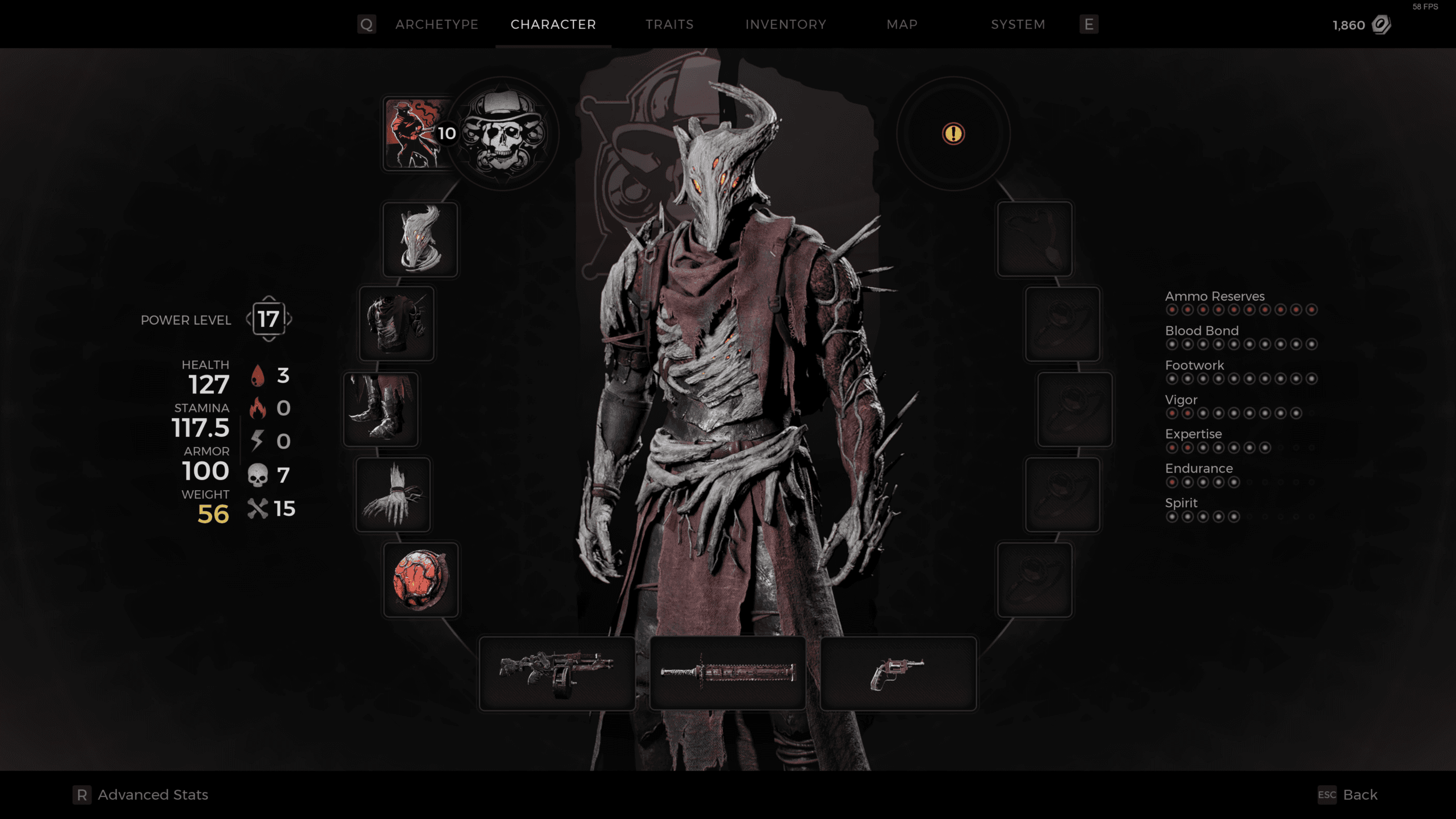Viewport: 1456px width, 819px height.
Task: Choose the body armor slot
Action: tap(396, 324)
